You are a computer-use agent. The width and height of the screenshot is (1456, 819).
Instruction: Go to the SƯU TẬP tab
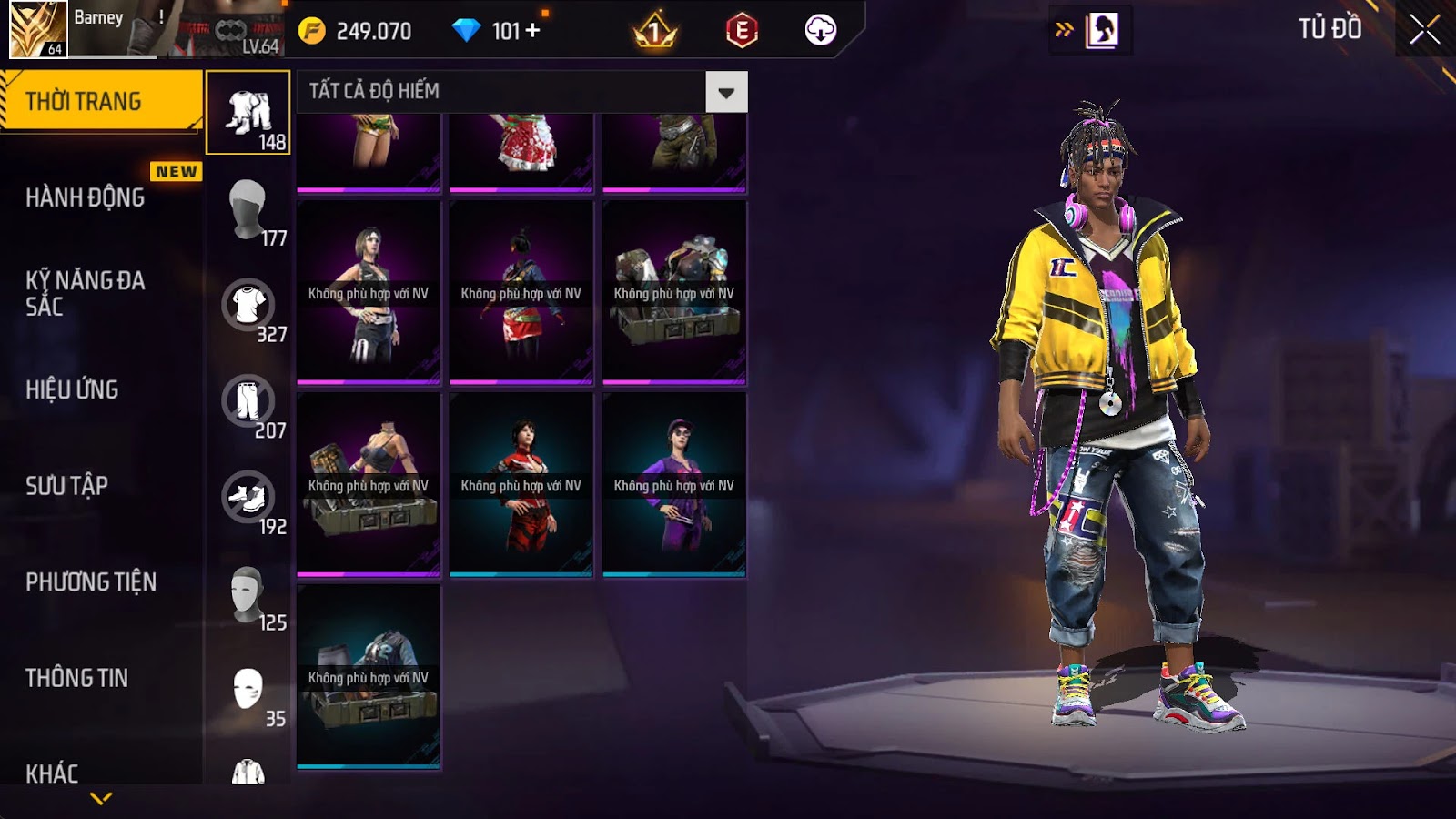tap(67, 486)
